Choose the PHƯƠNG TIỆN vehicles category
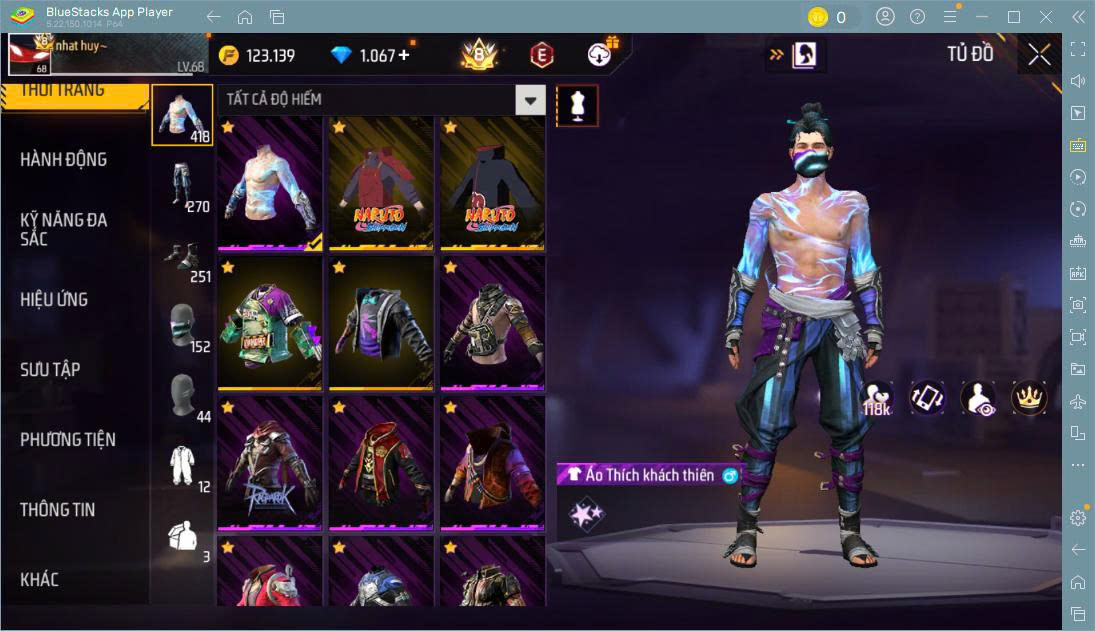The height and width of the screenshot is (631, 1095). click(x=68, y=440)
